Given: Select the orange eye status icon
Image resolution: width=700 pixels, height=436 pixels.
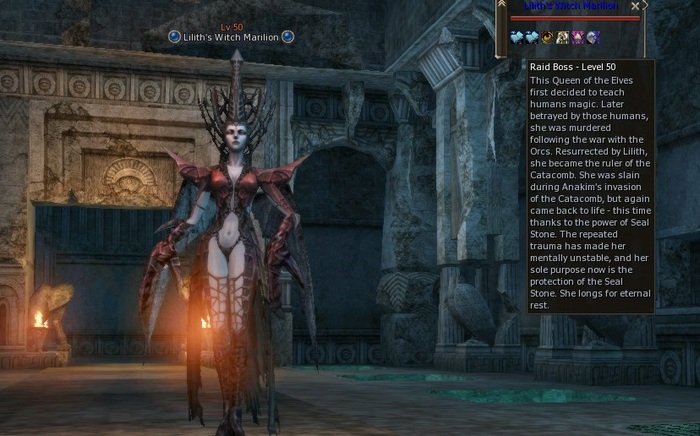Looking at the screenshot, I should pos(547,37).
